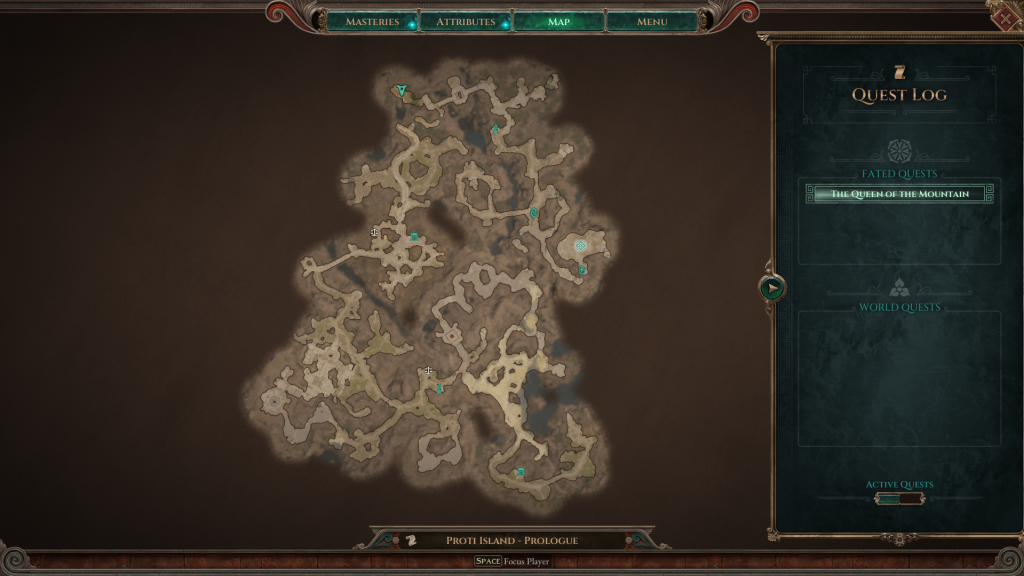Screen dimensions: 1024x576
Task: Select the Map tab
Action: click(559, 22)
